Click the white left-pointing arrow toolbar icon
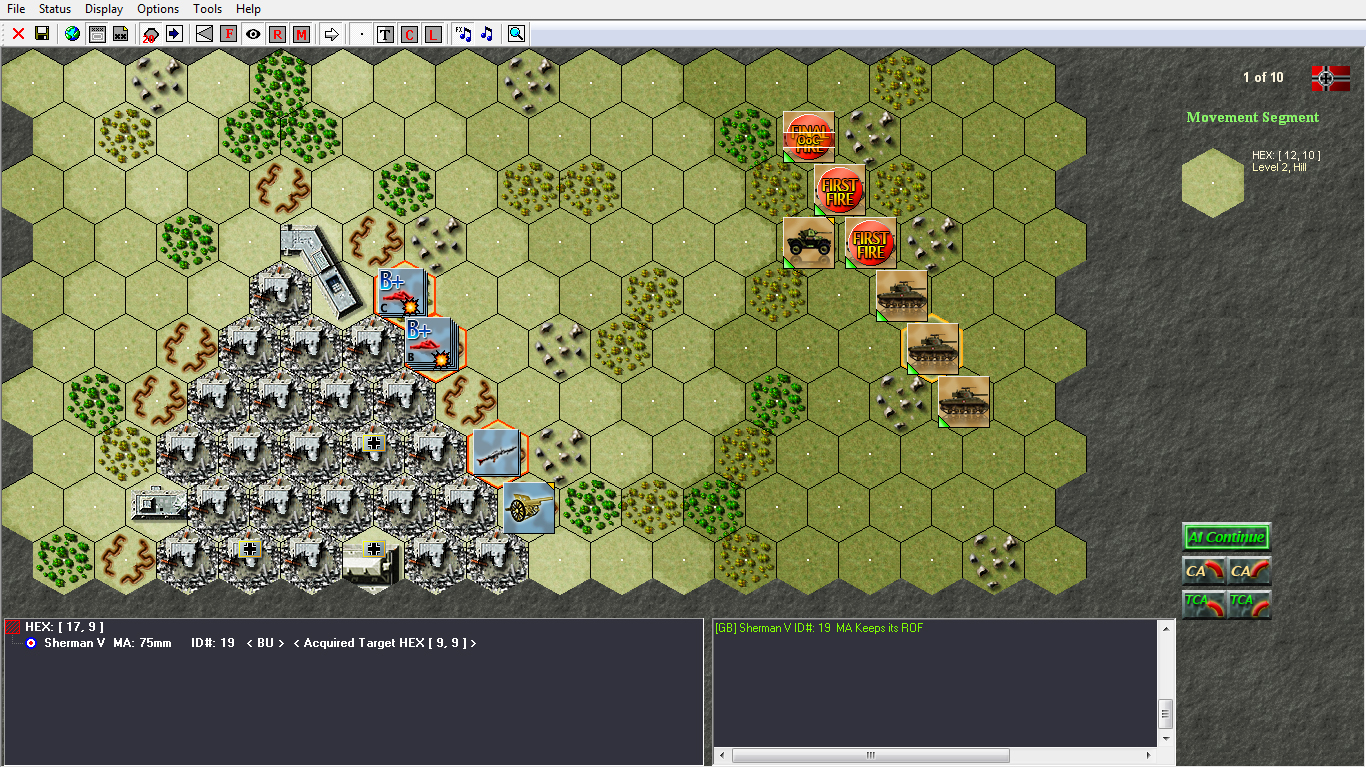The image size is (1366, 768). coord(203,33)
